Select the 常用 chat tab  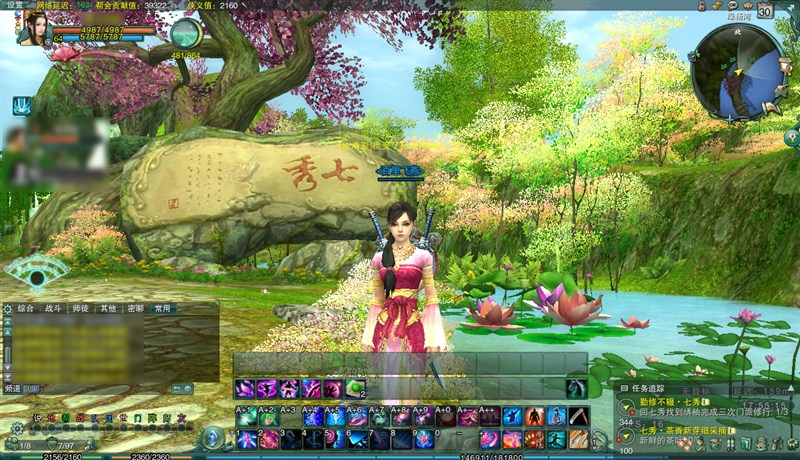point(162,309)
